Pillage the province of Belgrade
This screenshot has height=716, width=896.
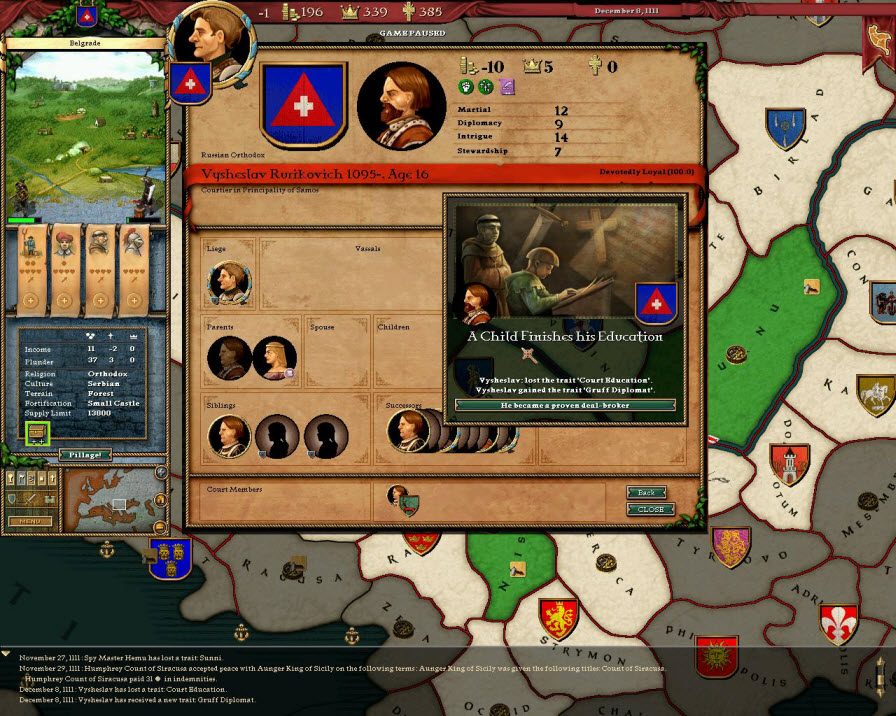coord(89,454)
